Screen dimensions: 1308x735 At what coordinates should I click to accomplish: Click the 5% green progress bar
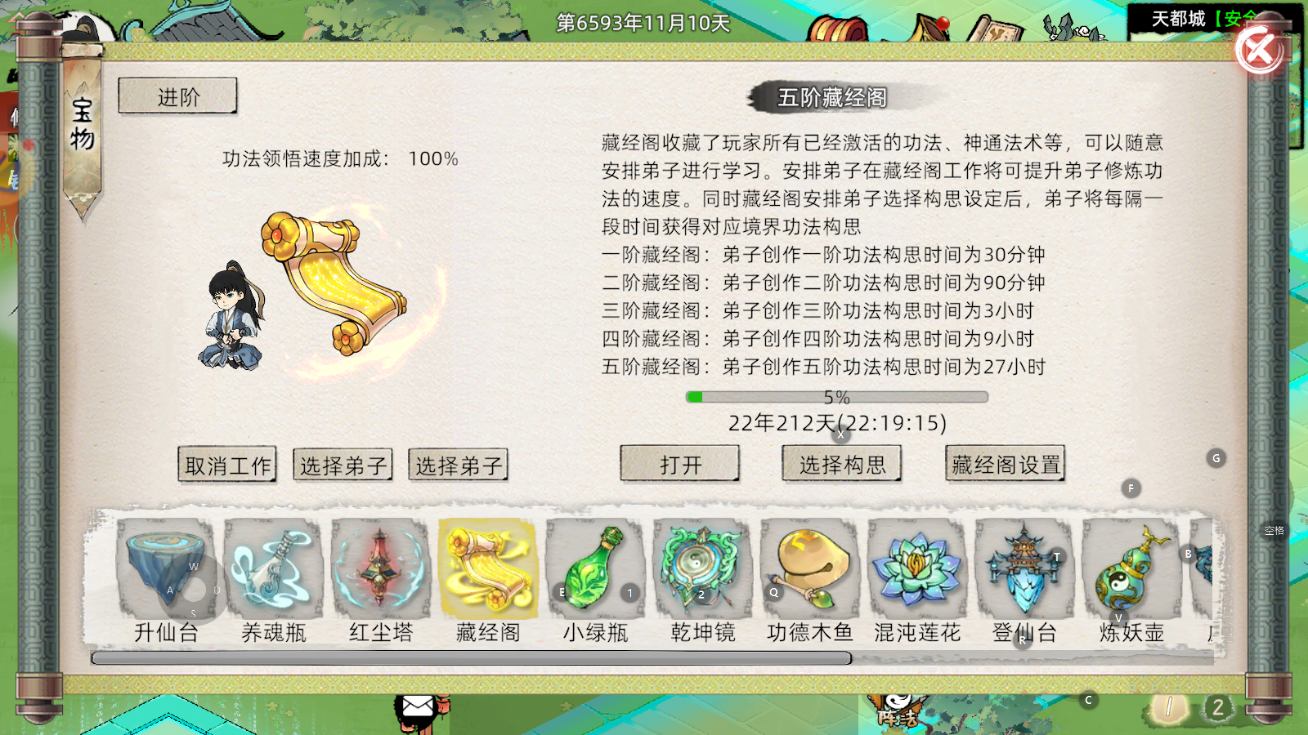point(837,396)
